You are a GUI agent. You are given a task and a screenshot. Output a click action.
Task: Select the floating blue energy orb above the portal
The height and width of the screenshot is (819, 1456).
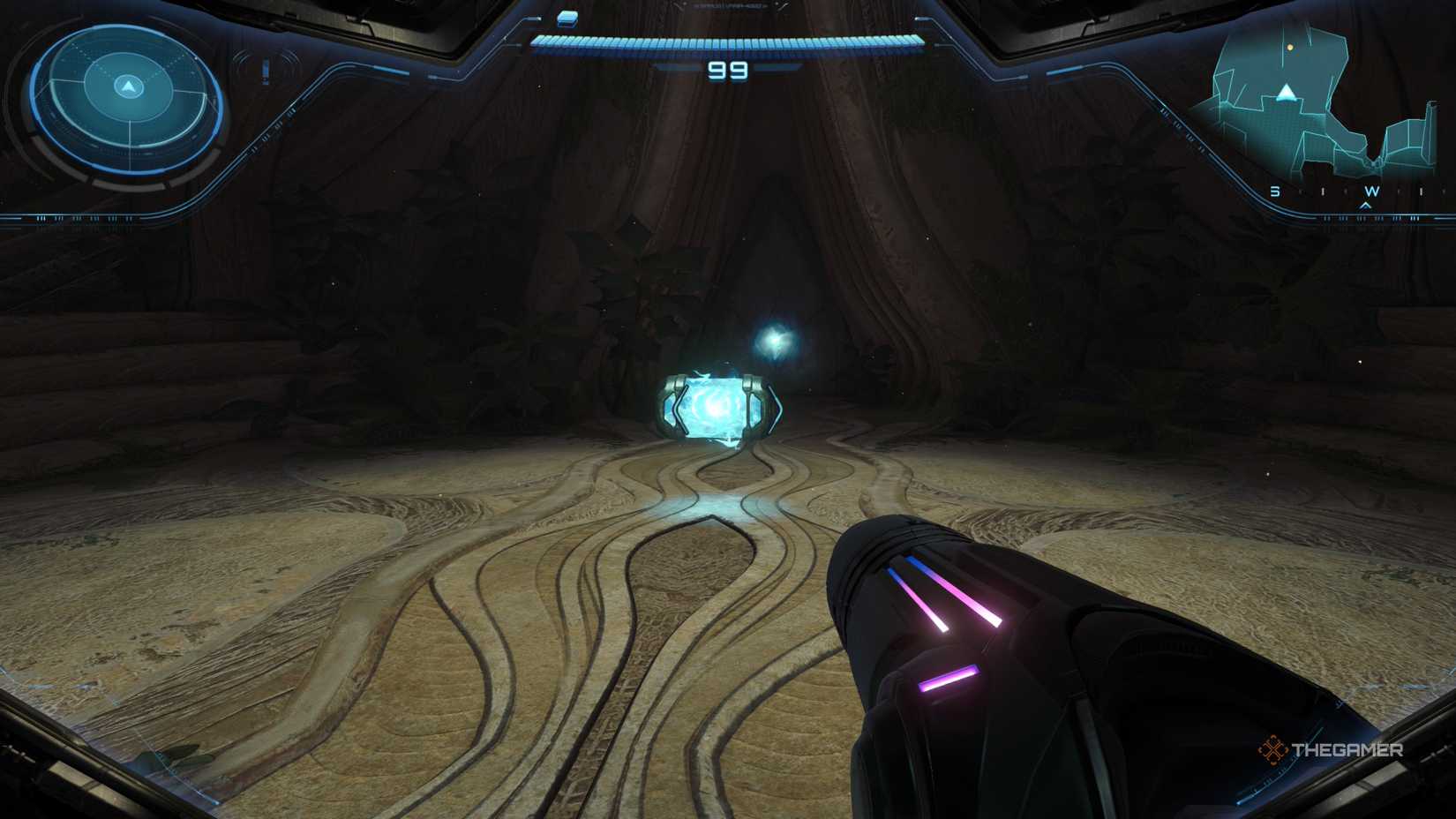[777, 338]
